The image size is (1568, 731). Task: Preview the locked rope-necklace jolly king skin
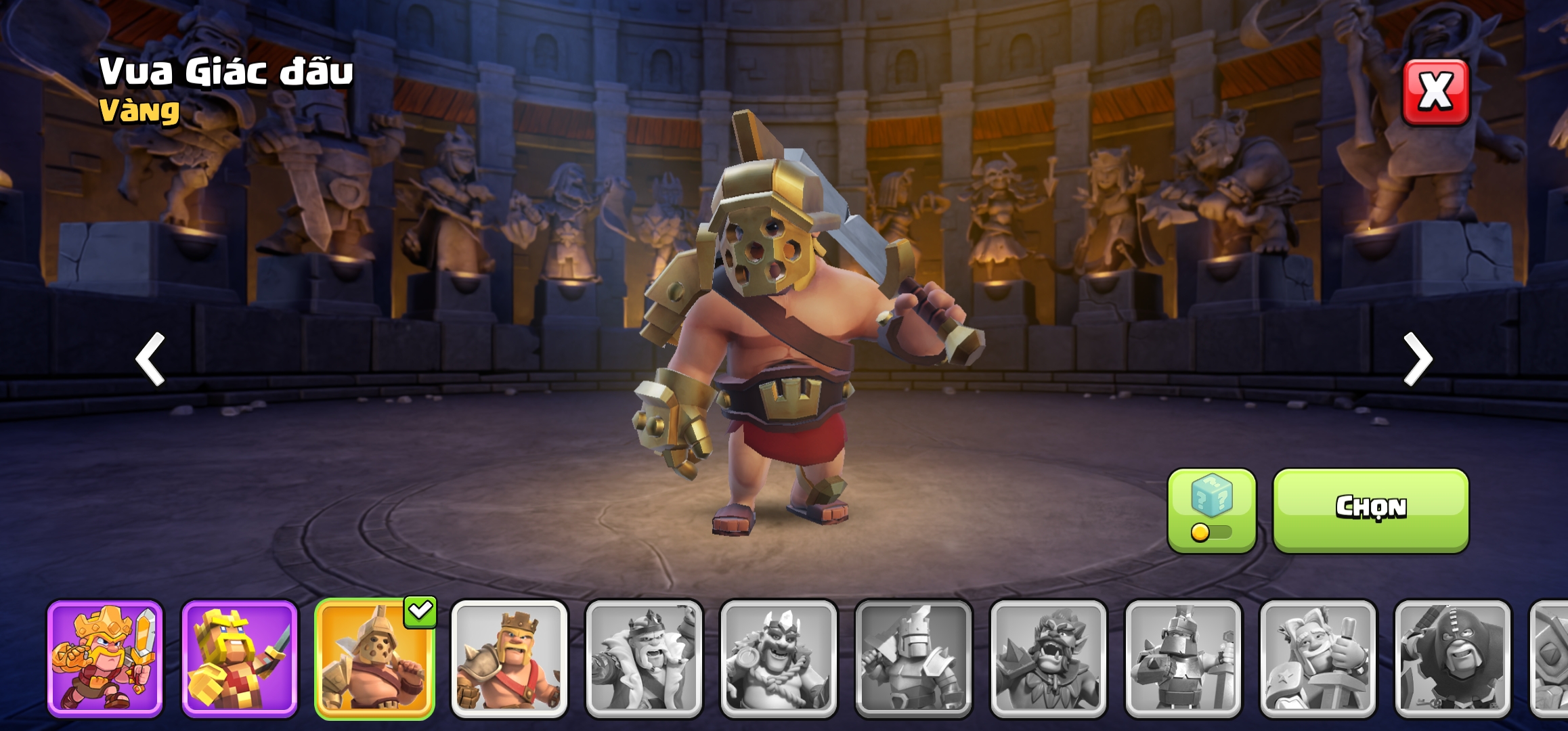pos(779,658)
